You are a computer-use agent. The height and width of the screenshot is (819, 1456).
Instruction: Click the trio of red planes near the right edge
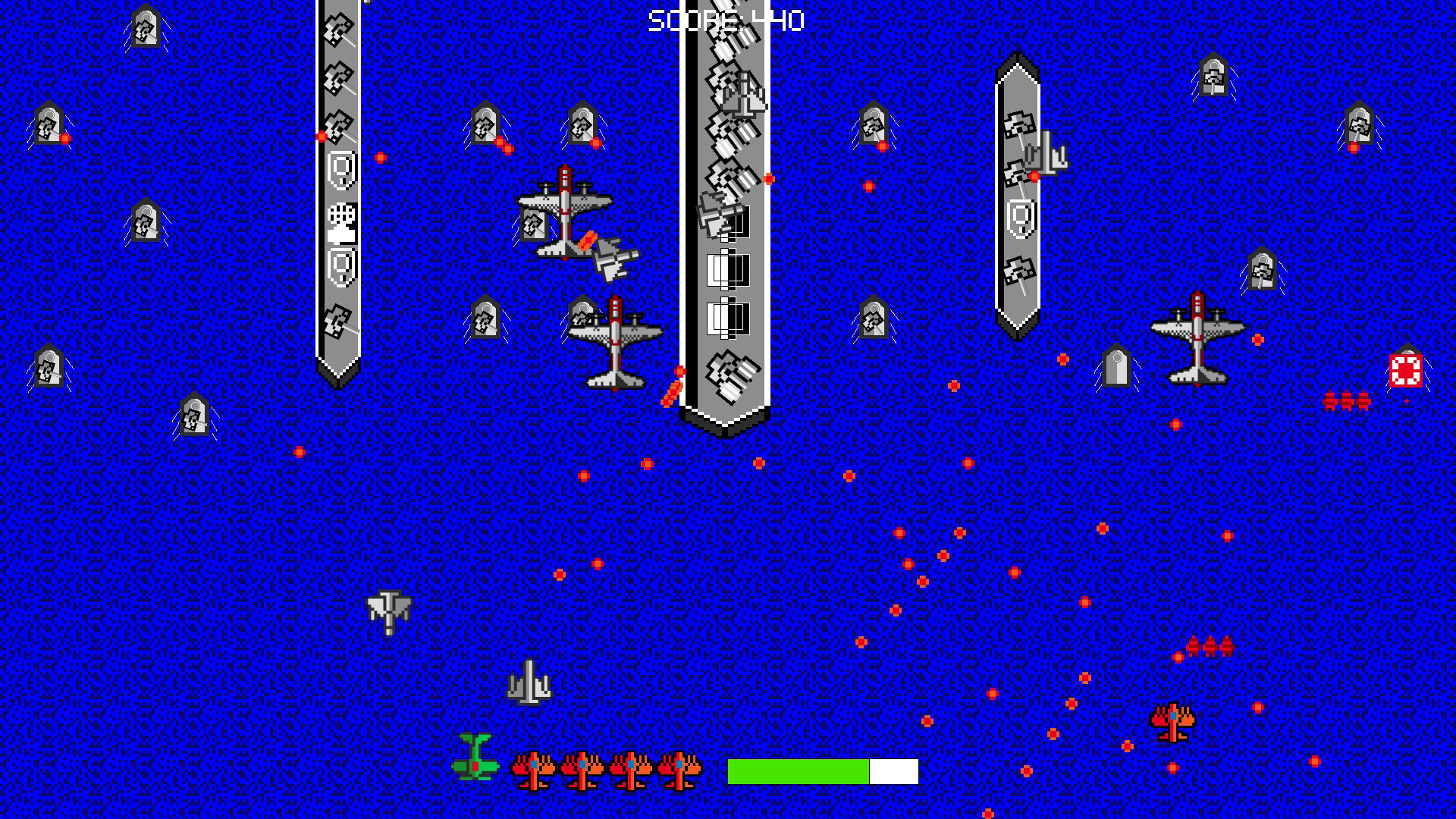pyautogui.click(x=1348, y=398)
